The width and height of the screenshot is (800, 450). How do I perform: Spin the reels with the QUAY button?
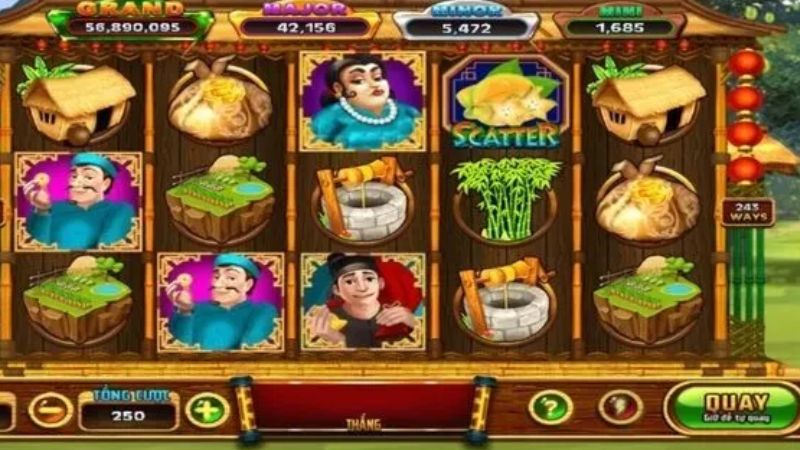click(x=734, y=408)
